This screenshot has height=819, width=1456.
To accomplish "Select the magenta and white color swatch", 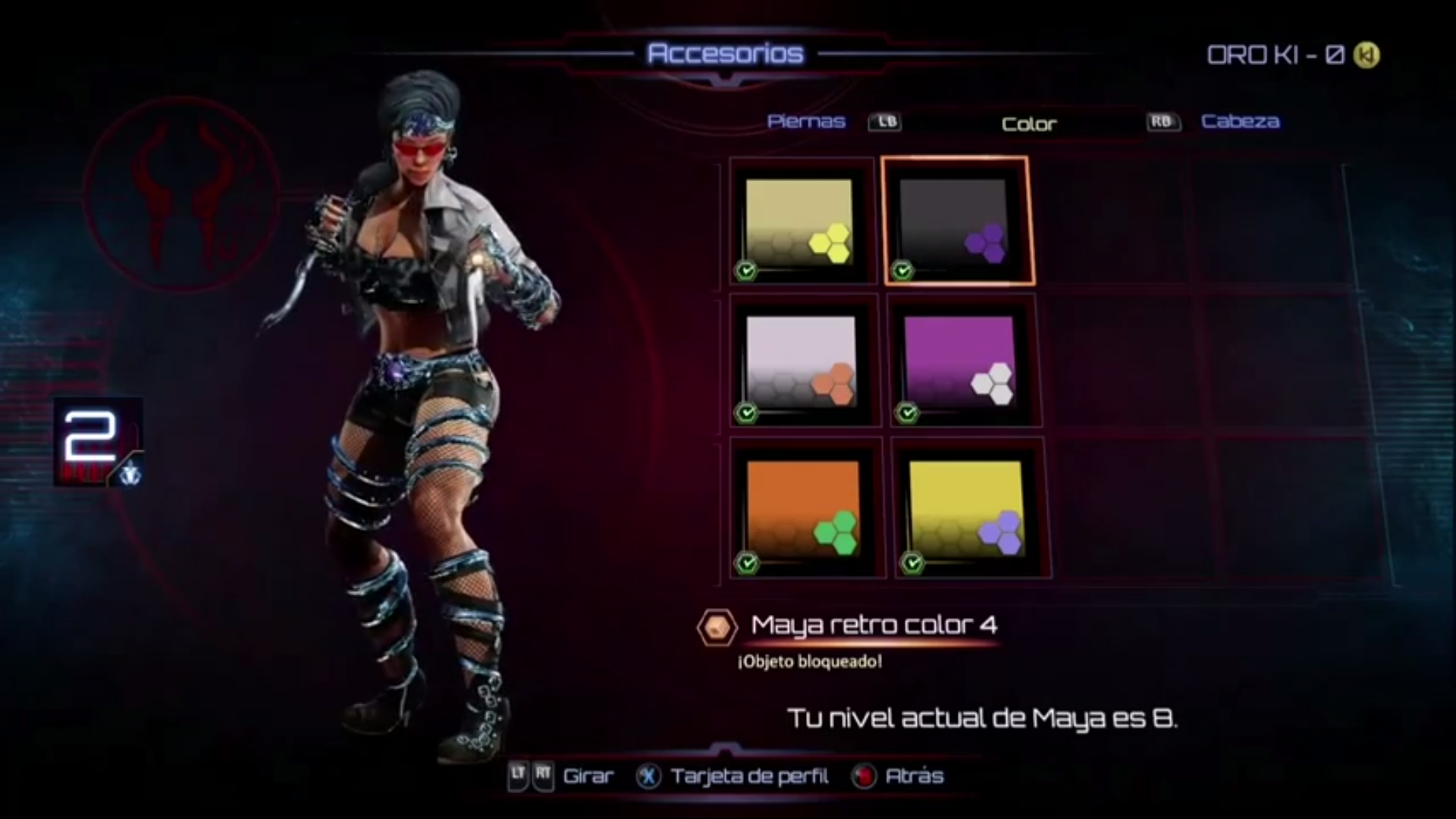I will coord(962,362).
